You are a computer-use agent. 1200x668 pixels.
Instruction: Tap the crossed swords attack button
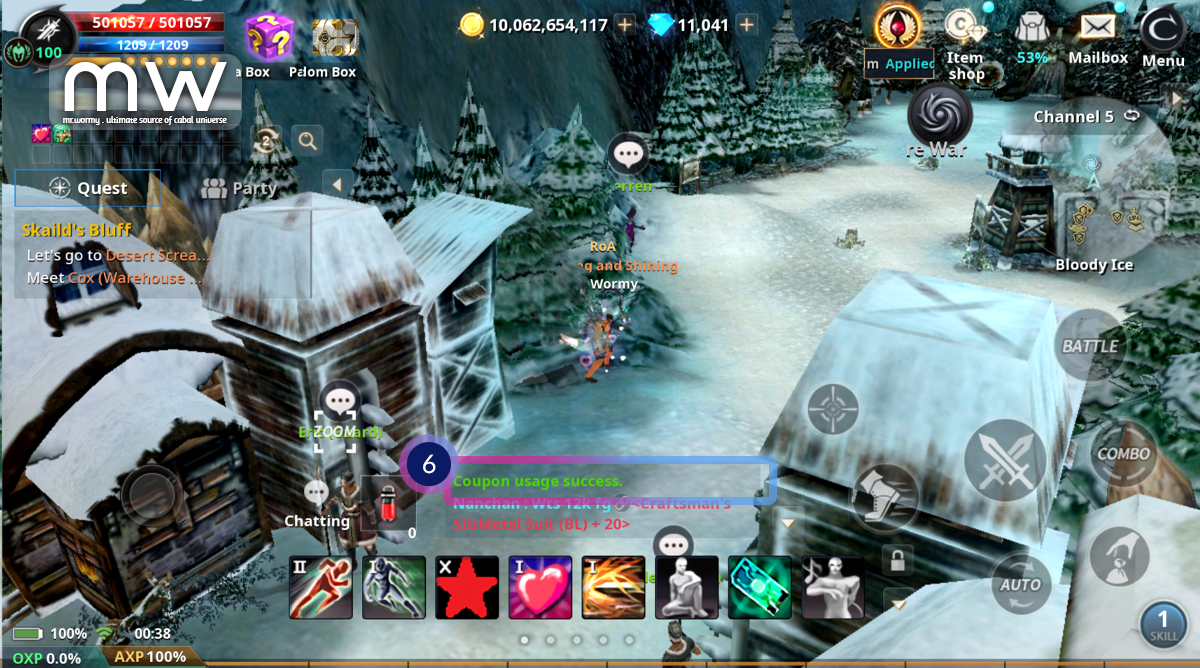tap(1004, 460)
